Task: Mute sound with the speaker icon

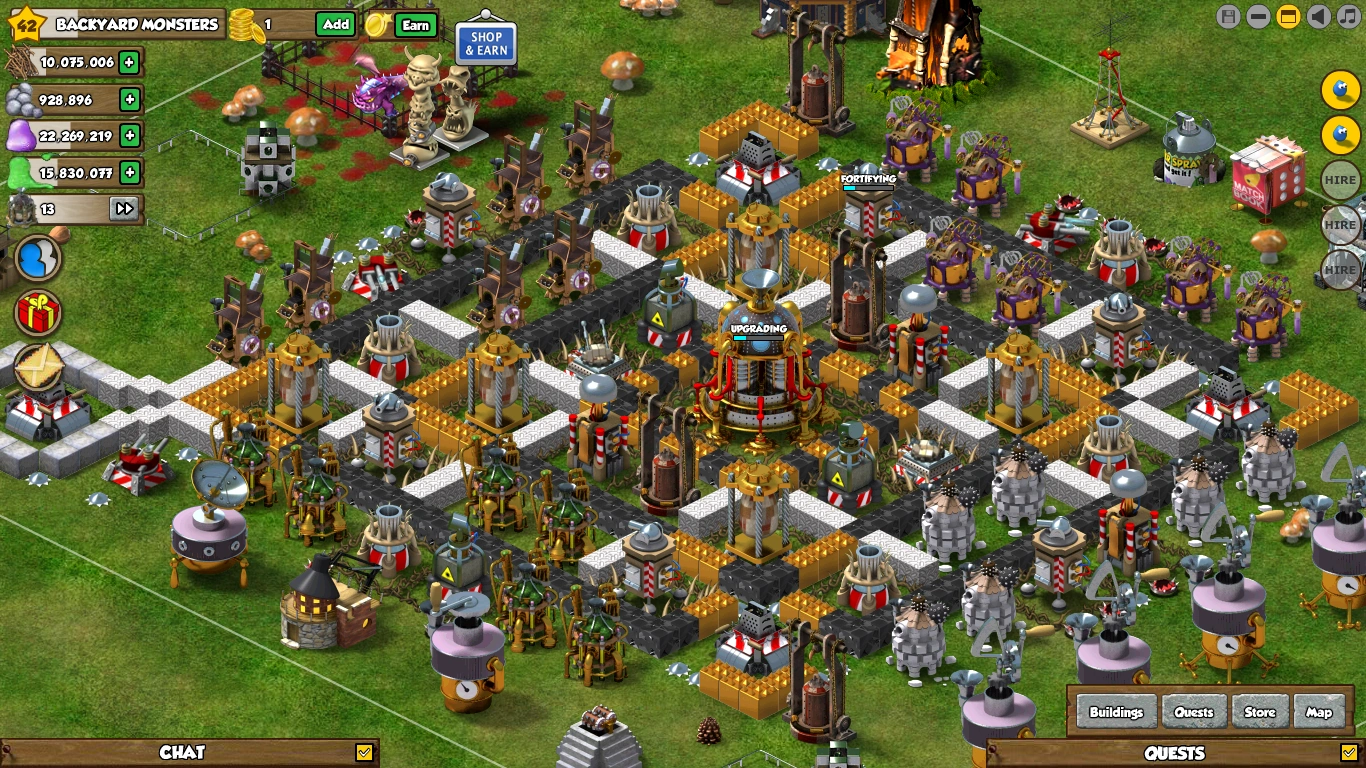Action: tap(1319, 16)
